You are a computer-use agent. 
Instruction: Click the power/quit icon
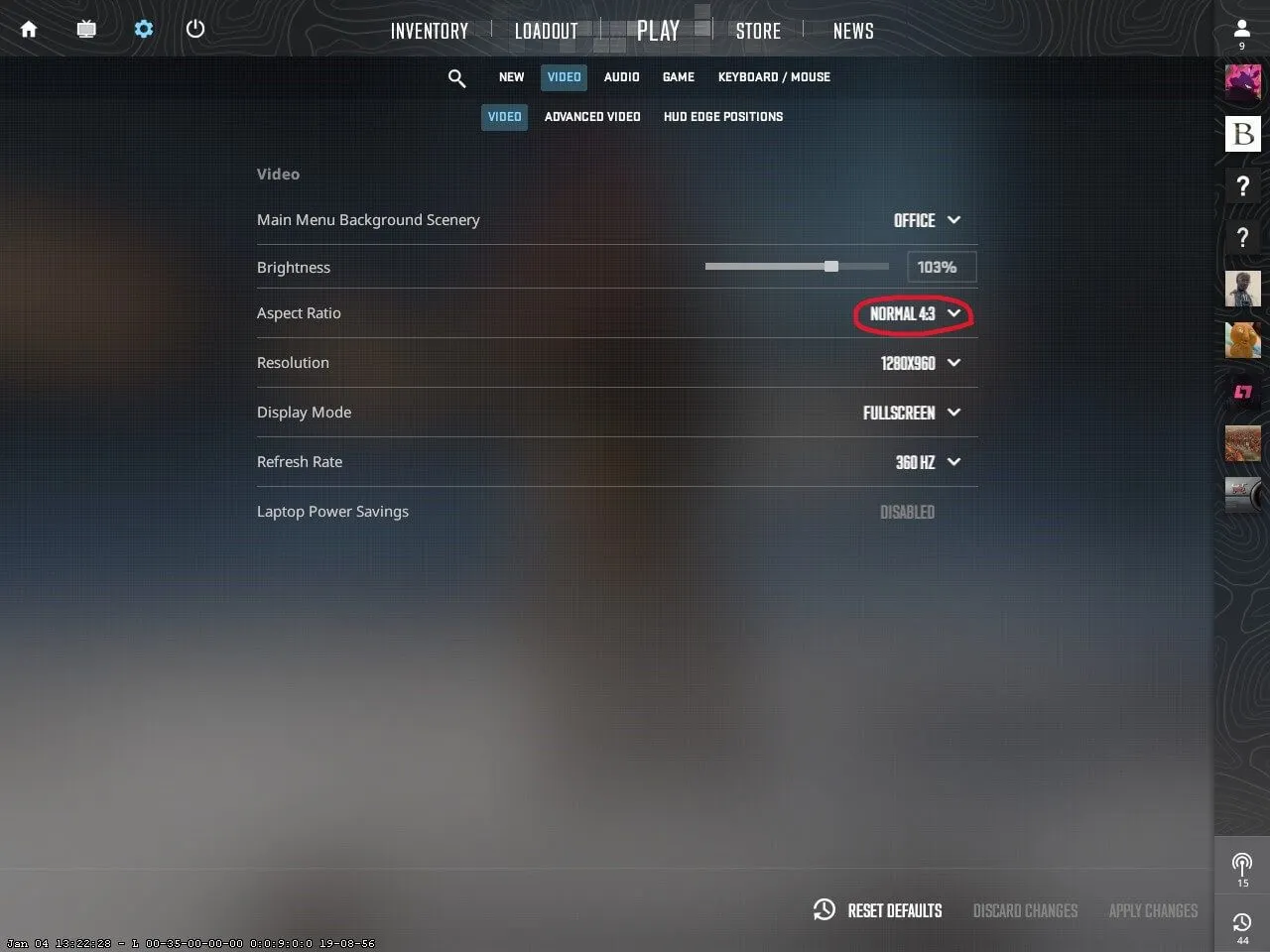194,29
